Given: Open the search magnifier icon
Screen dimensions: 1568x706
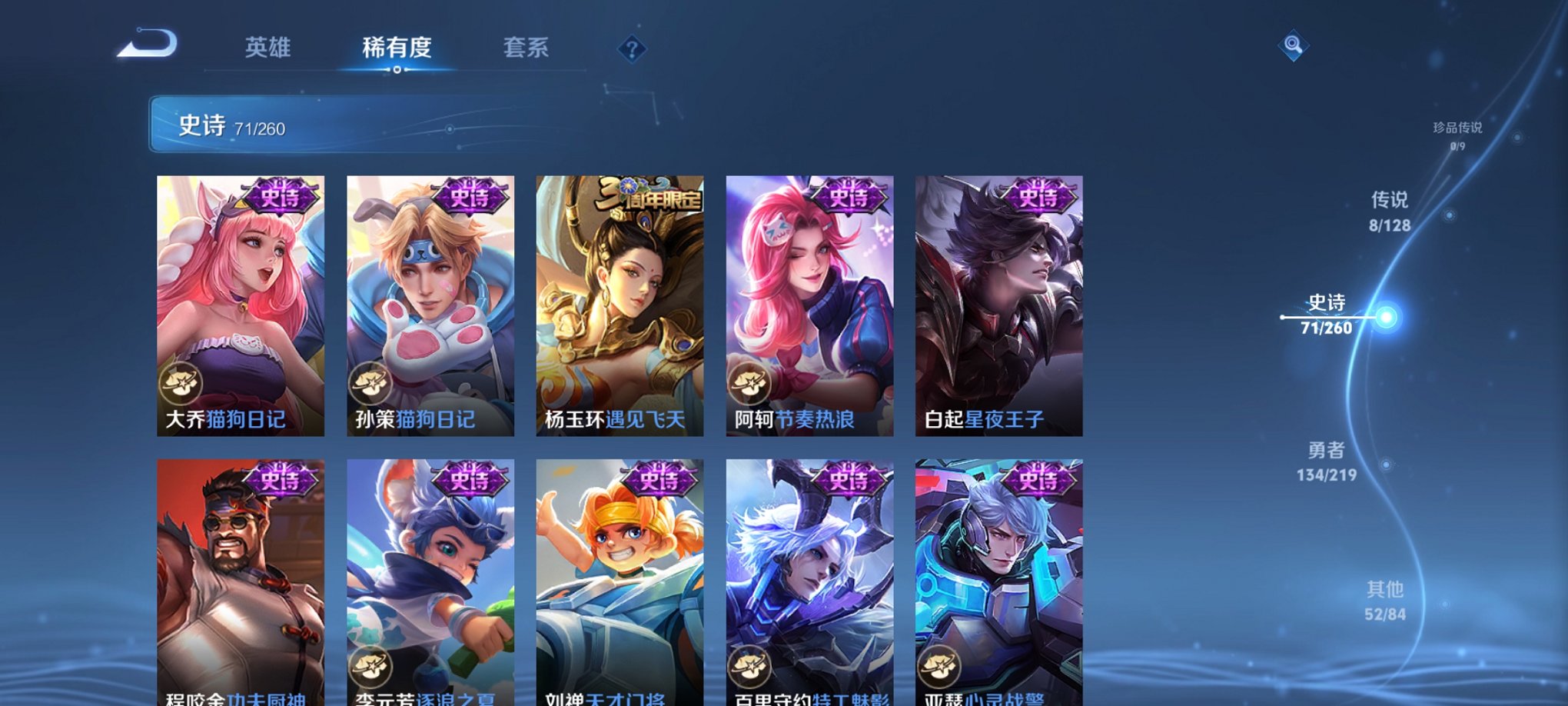Looking at the screenshot, I should [x=1293, y=48].
